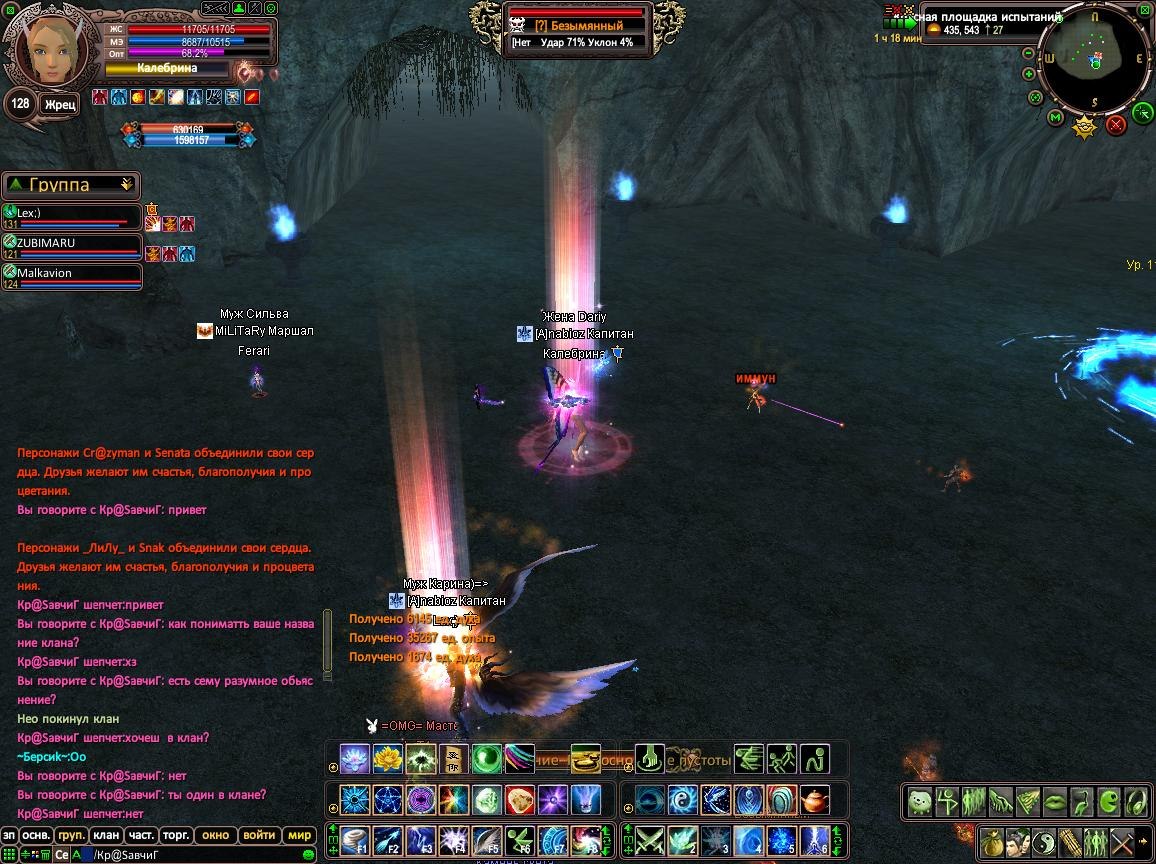
Task: Use the teapot item on the hotbar
Action: pyautogui.click(x=815, y=800)
